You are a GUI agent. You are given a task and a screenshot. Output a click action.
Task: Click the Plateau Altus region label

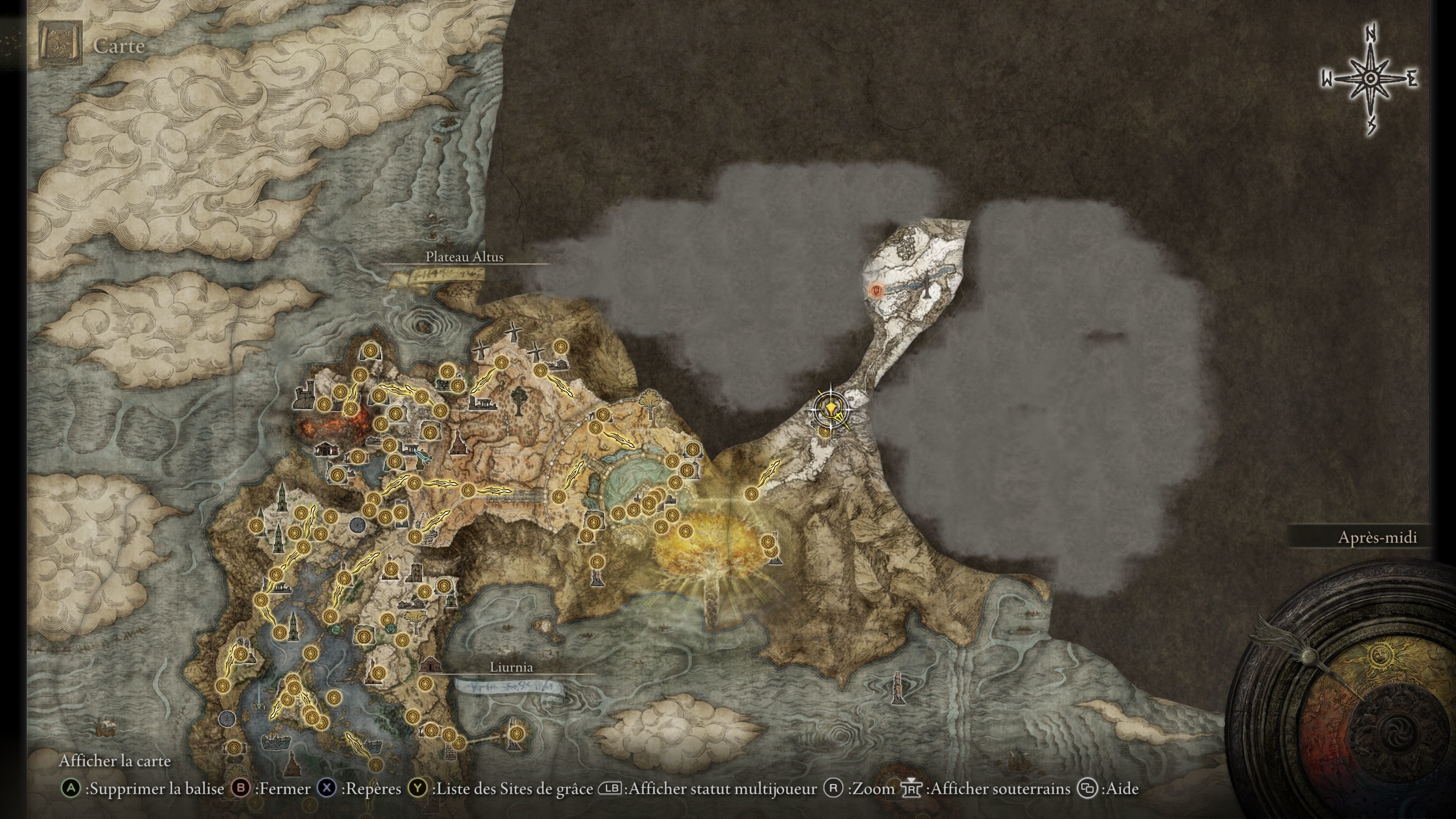(x=464, y=257)
